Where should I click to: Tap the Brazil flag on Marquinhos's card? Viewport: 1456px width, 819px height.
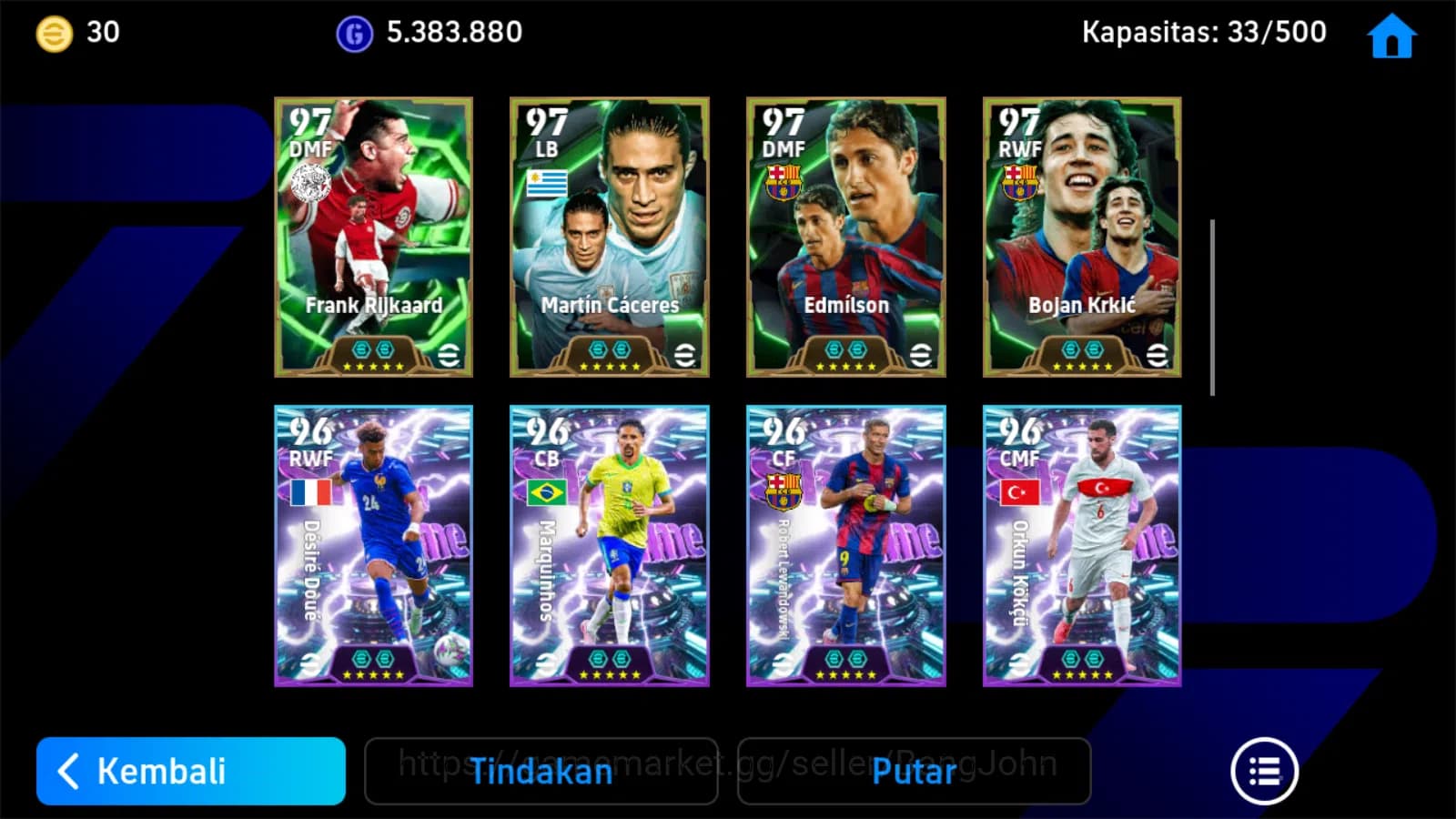(547, 492)
